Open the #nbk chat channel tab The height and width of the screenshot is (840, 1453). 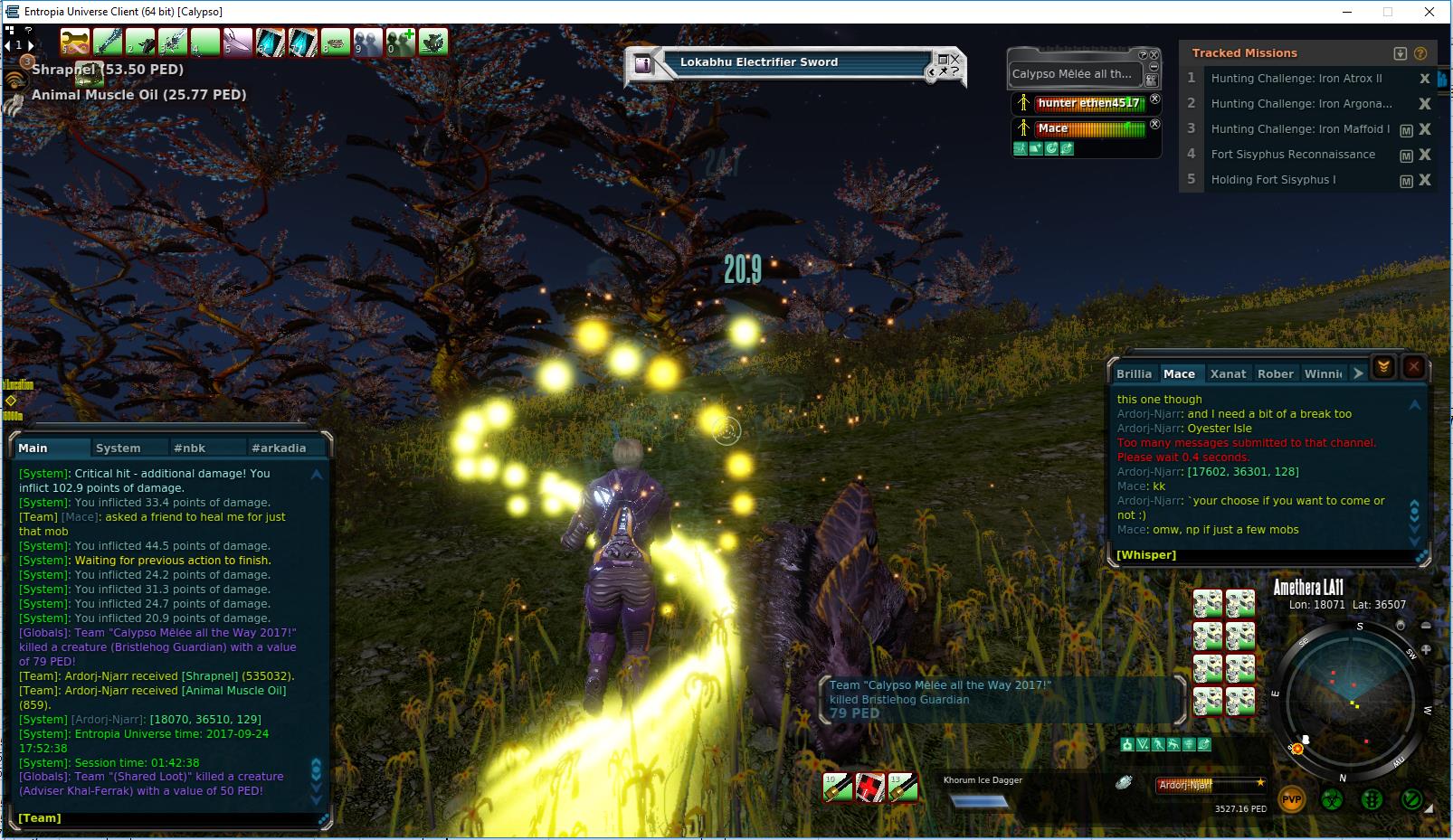point(190,448)
